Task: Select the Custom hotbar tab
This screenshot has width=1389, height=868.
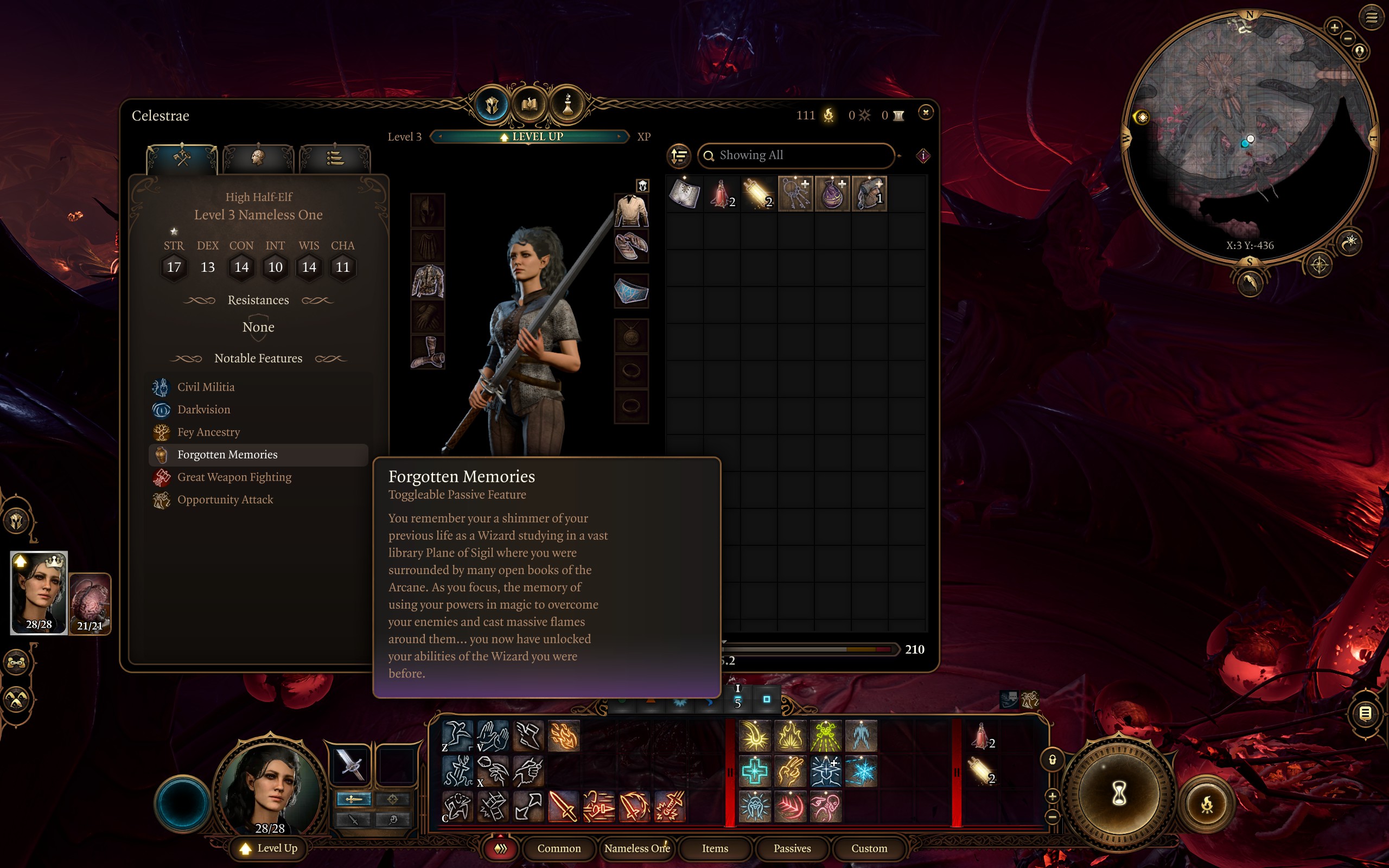Action: click(869, 848)
